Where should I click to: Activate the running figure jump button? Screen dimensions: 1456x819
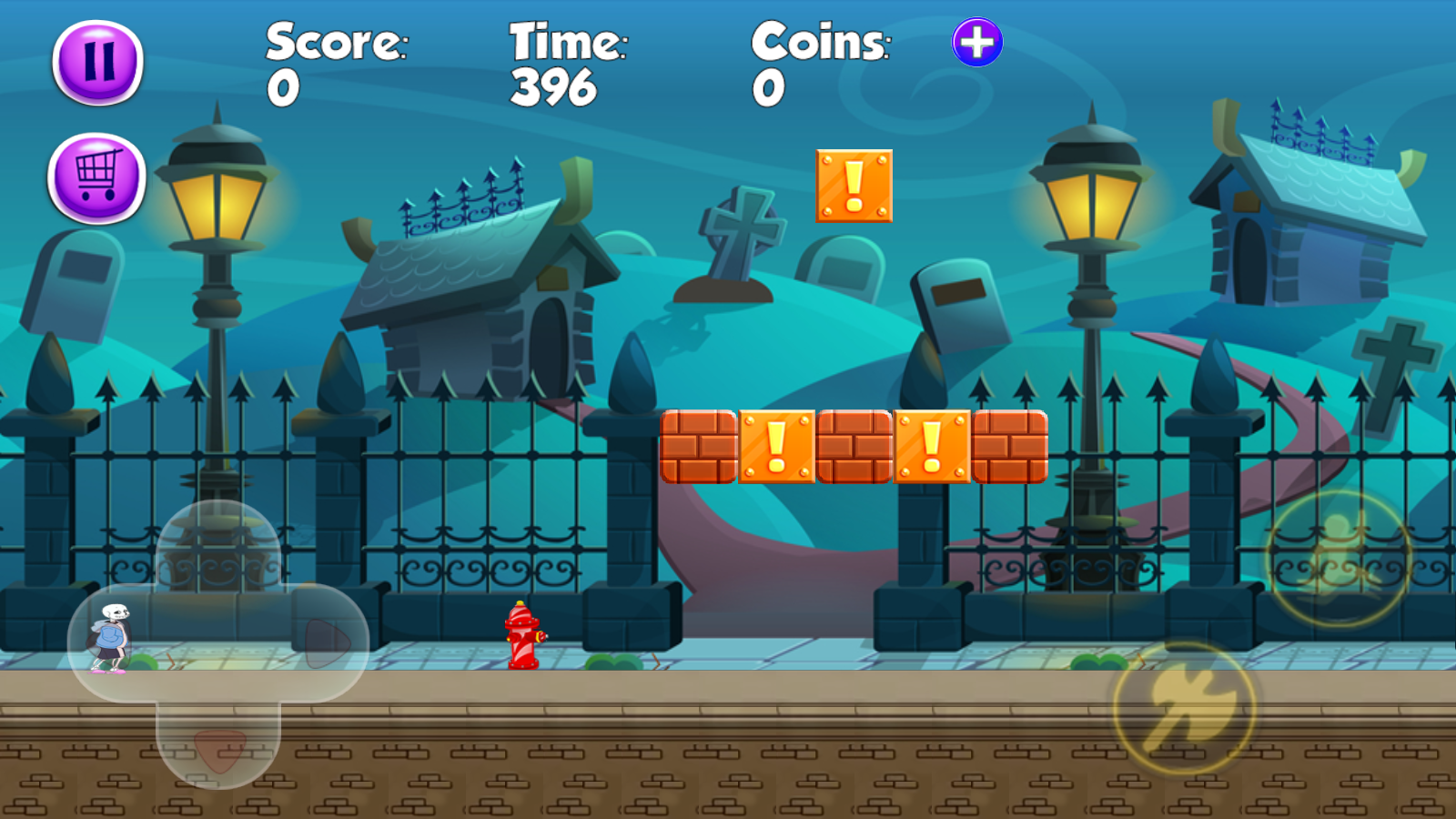pyautogui.click(x=1338, y=557)
